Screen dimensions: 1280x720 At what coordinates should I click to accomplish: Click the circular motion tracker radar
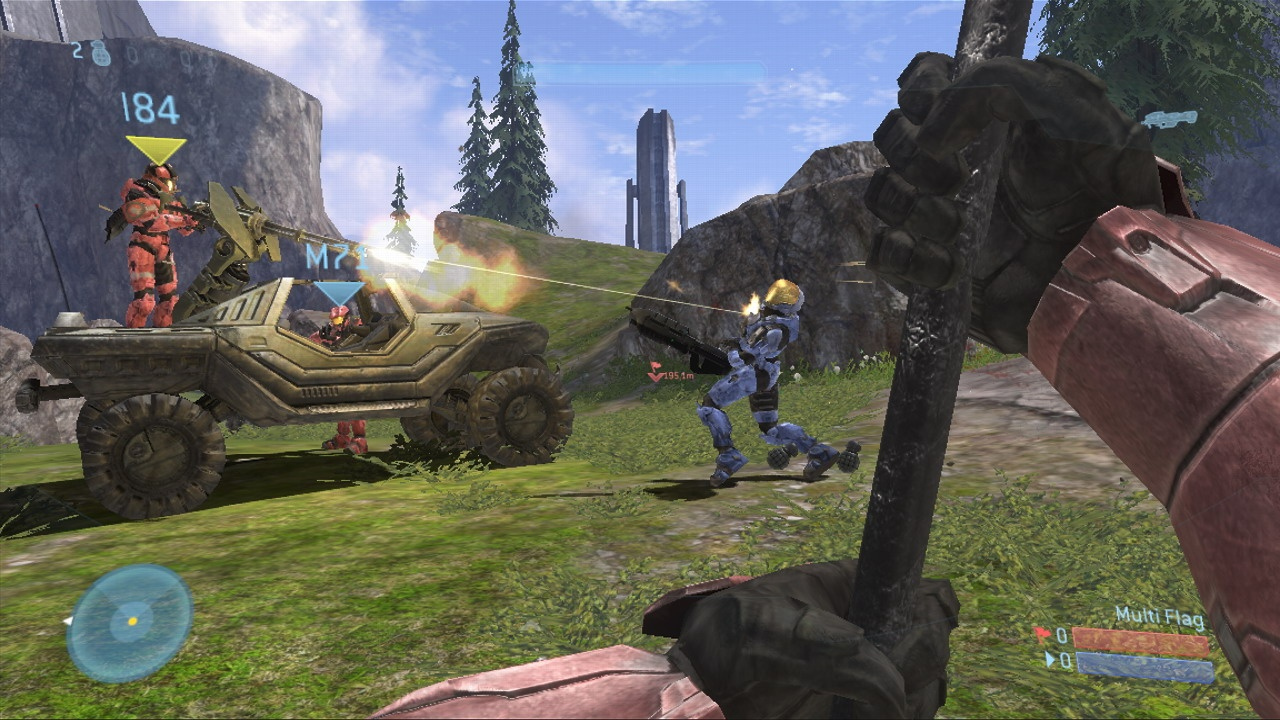coord(130,622)
